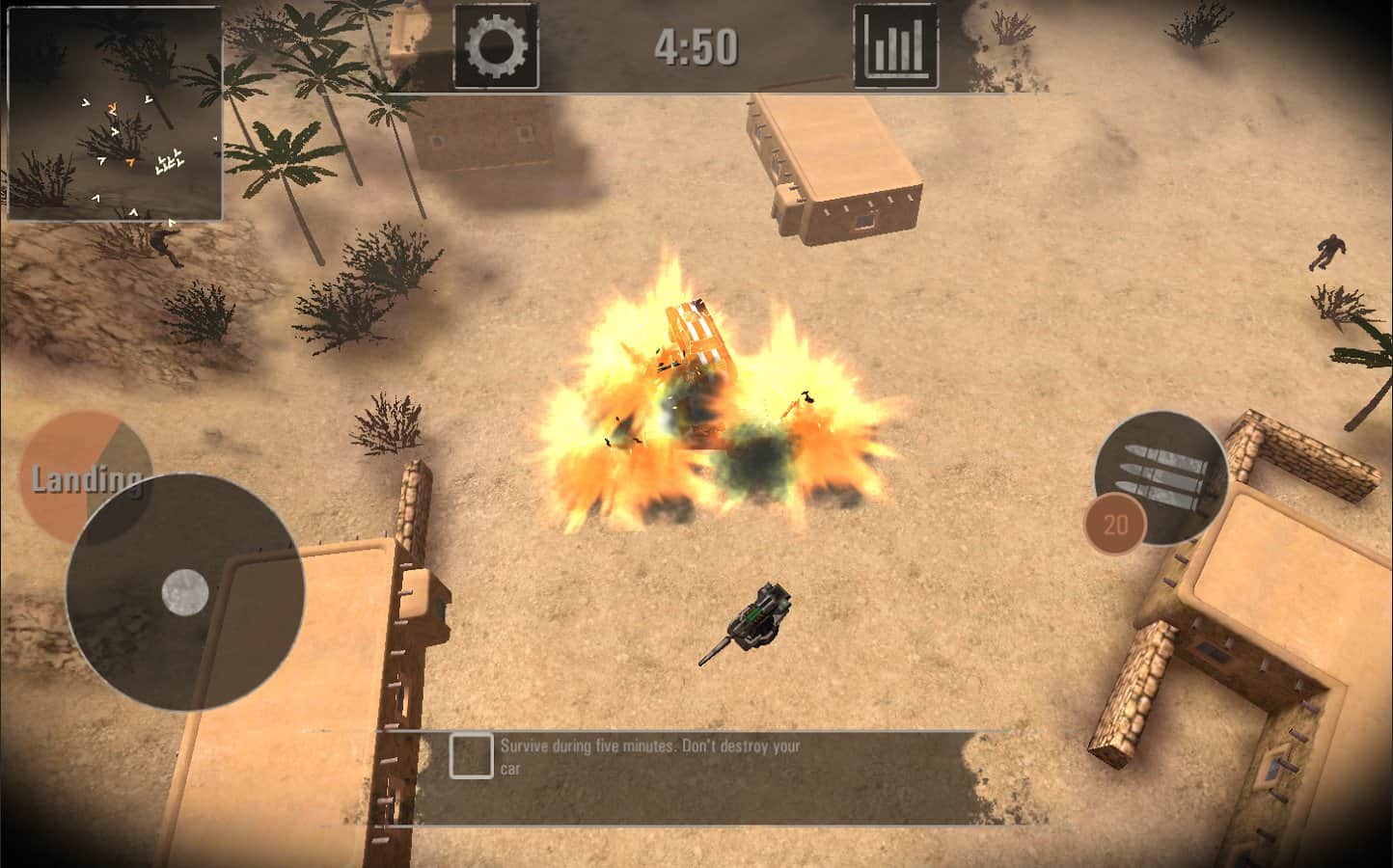Open the gear settings menu

[496, 46]
